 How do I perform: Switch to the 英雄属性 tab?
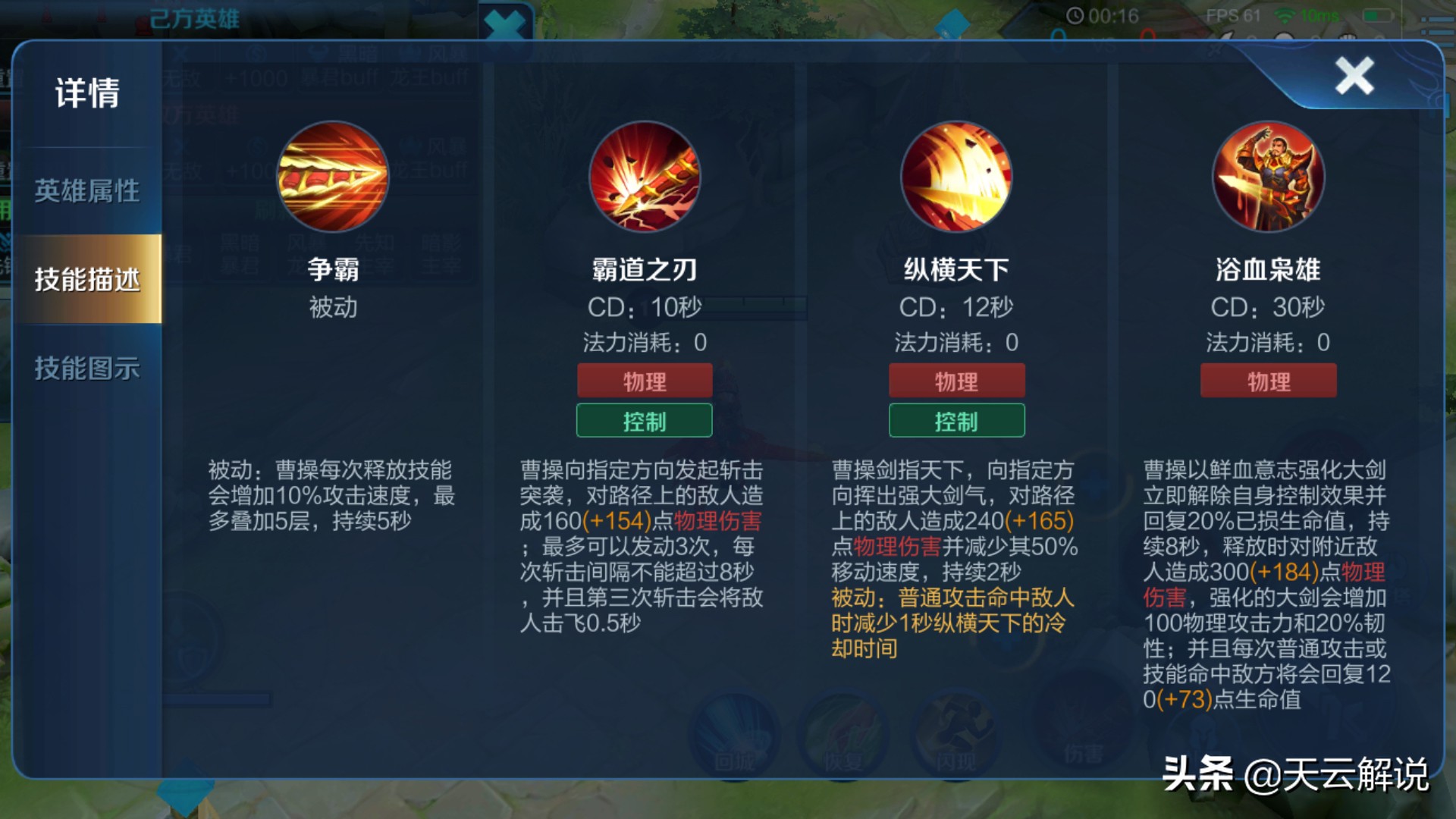(x=85, y=192)
